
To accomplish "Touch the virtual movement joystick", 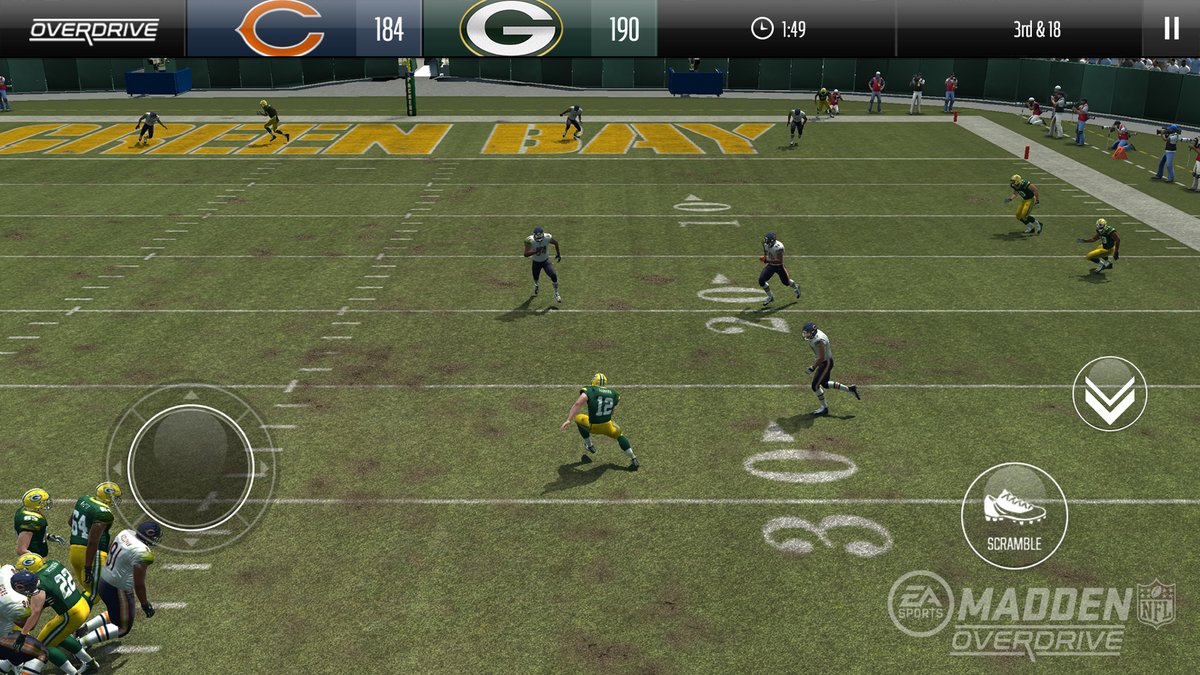I will 190,467.
